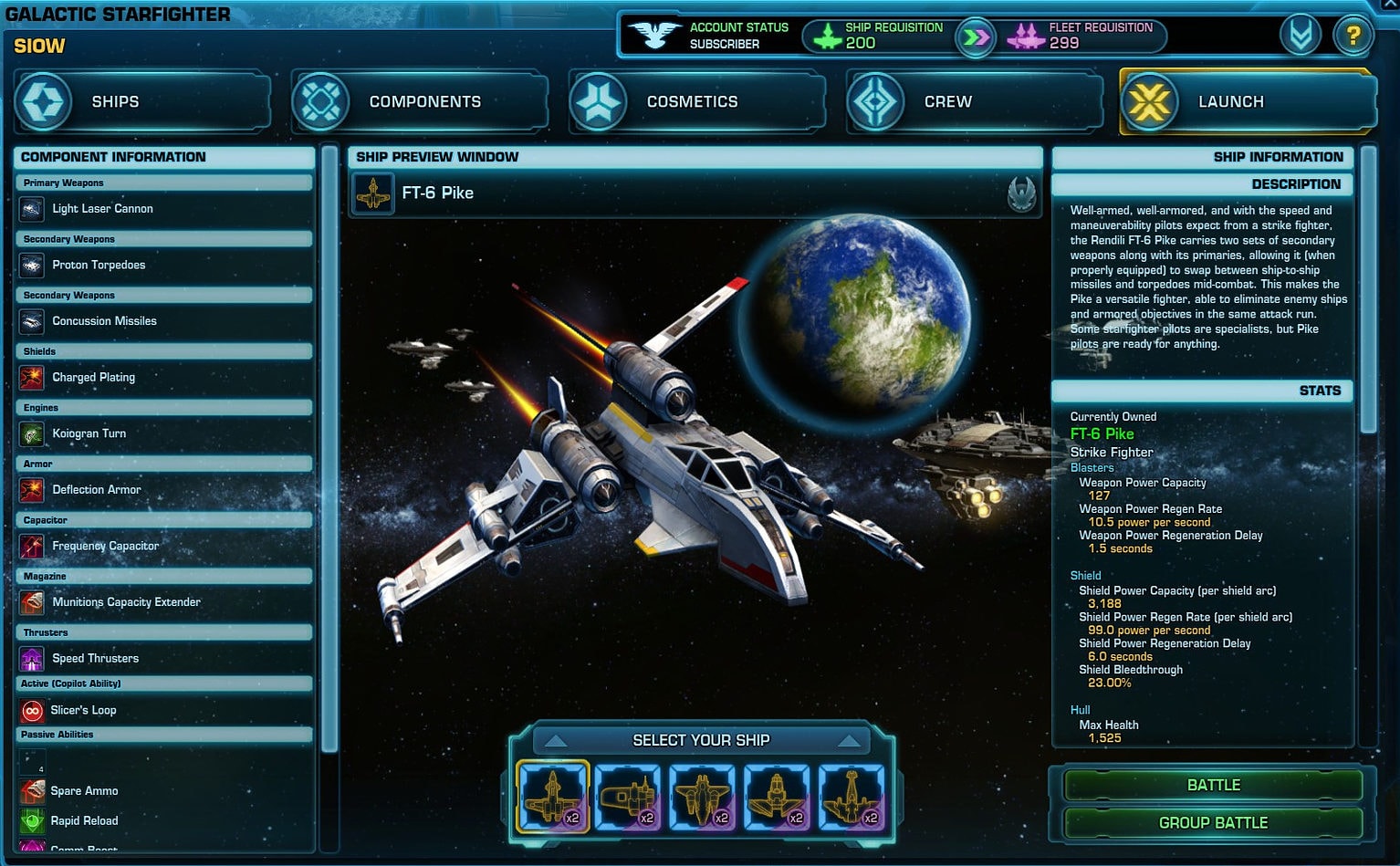This screenshot has width=1400, height=866.
Task: Click the Rapid Reload passive ability icon
Action: coord(31,820)
